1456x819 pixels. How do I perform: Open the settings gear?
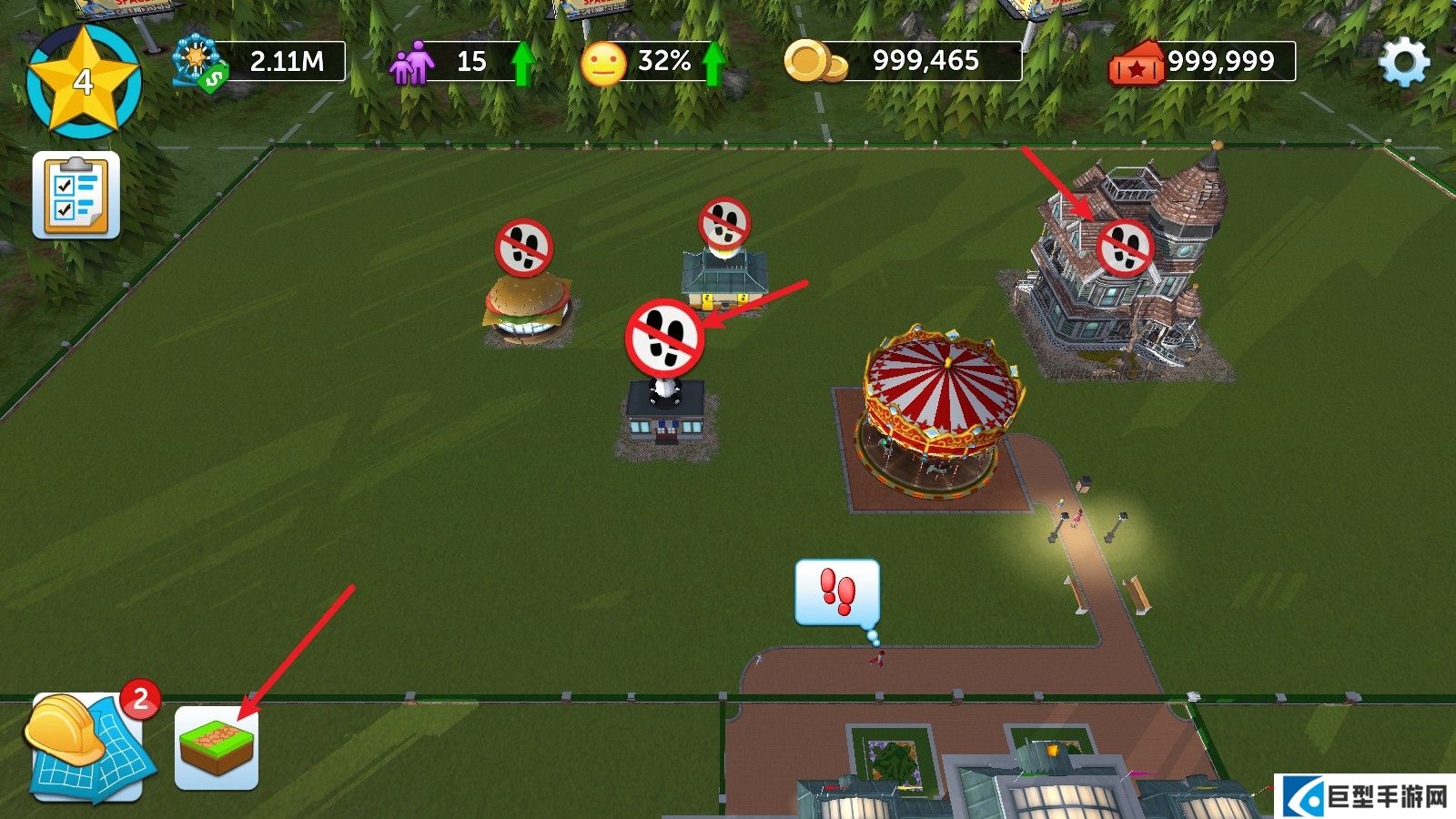point(1404,63)
